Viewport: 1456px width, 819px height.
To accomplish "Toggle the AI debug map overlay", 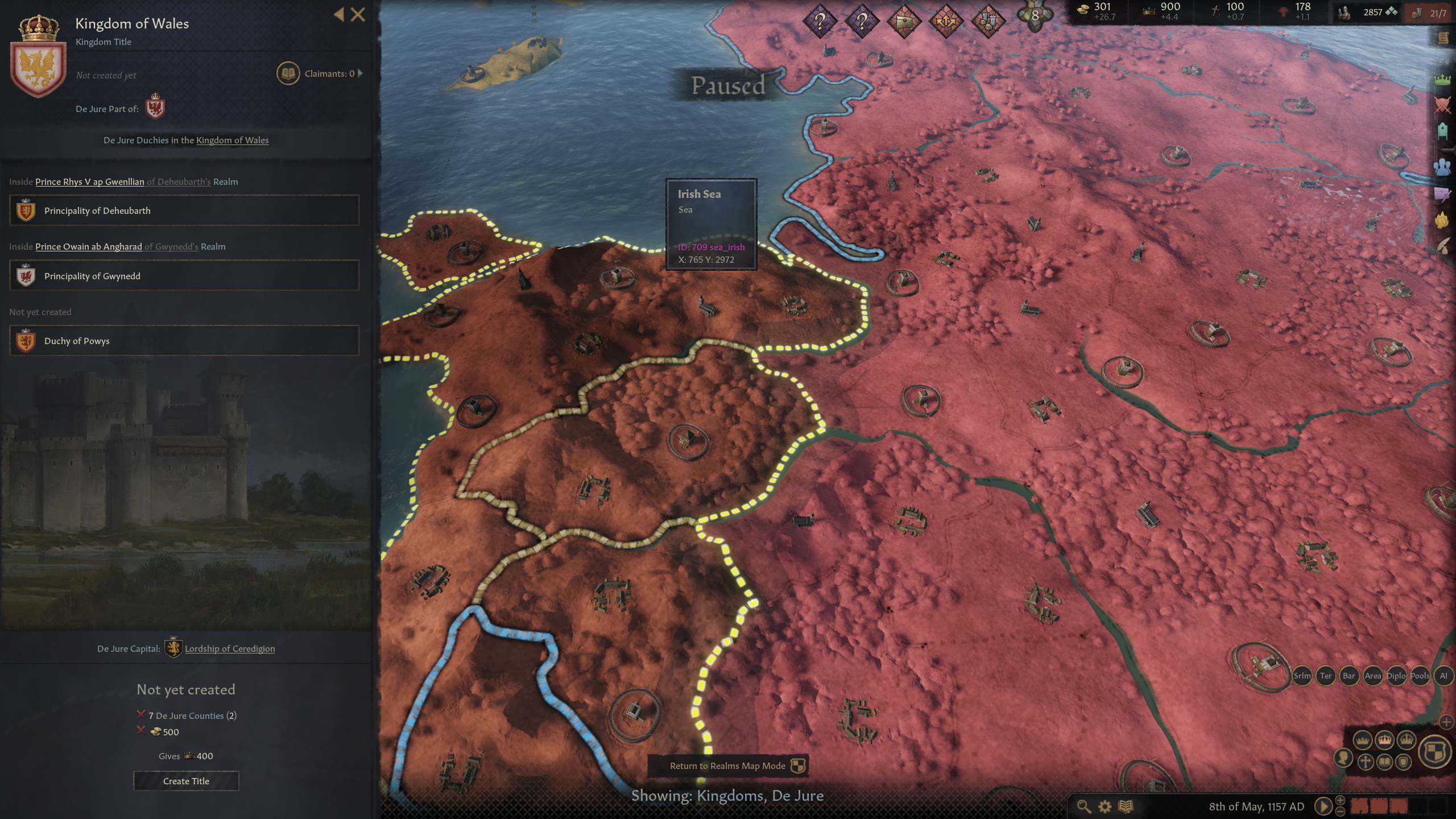I will pyautogui.click(x=1443, y=676).
